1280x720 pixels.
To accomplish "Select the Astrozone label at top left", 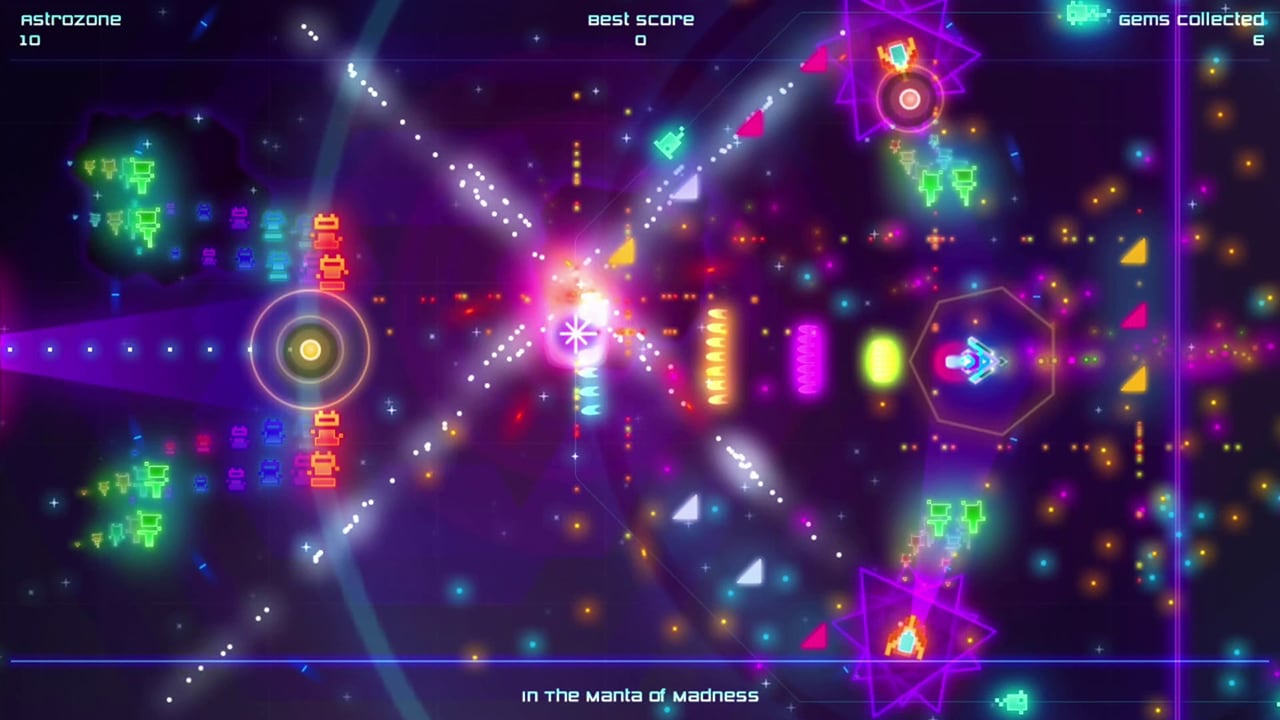I will pyautogui.click(x=70, y=17).
